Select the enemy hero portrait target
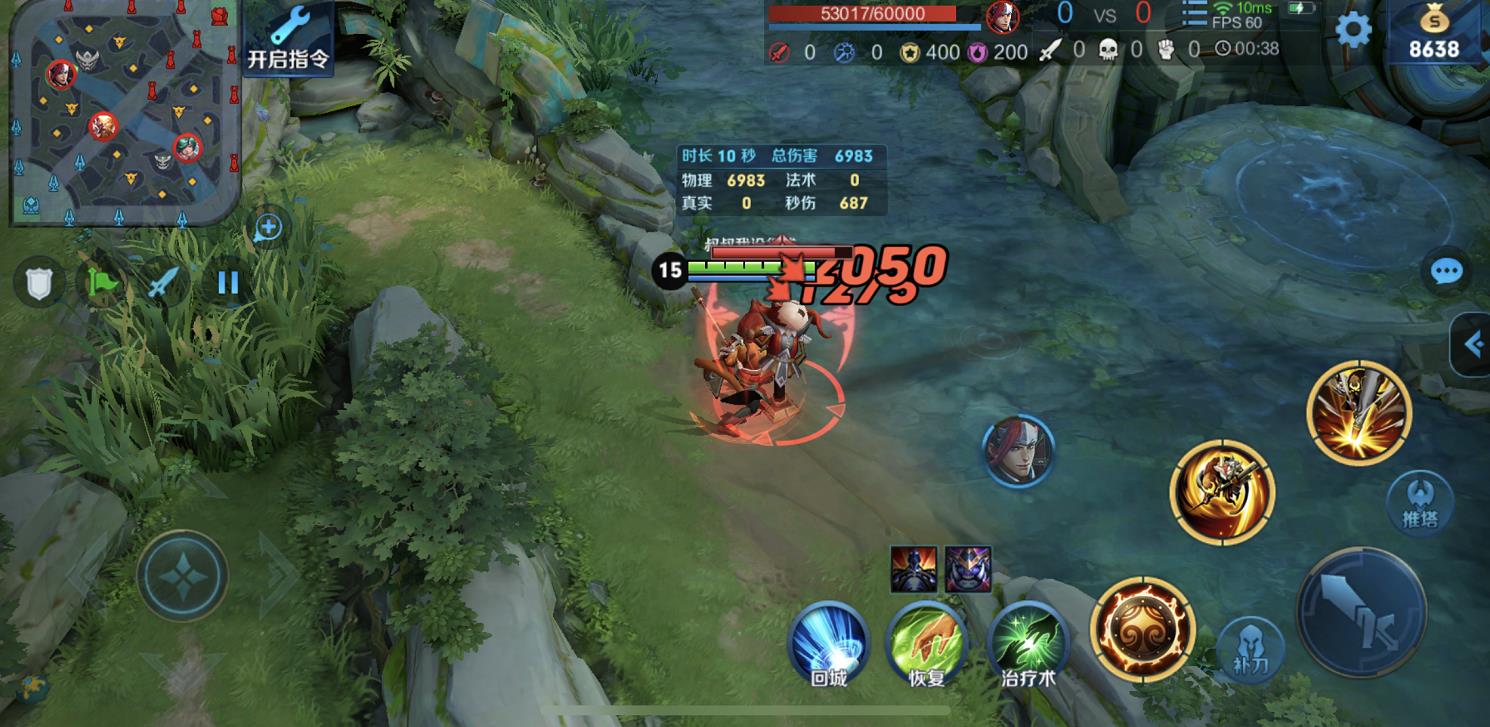 (x=1018, y=451)
